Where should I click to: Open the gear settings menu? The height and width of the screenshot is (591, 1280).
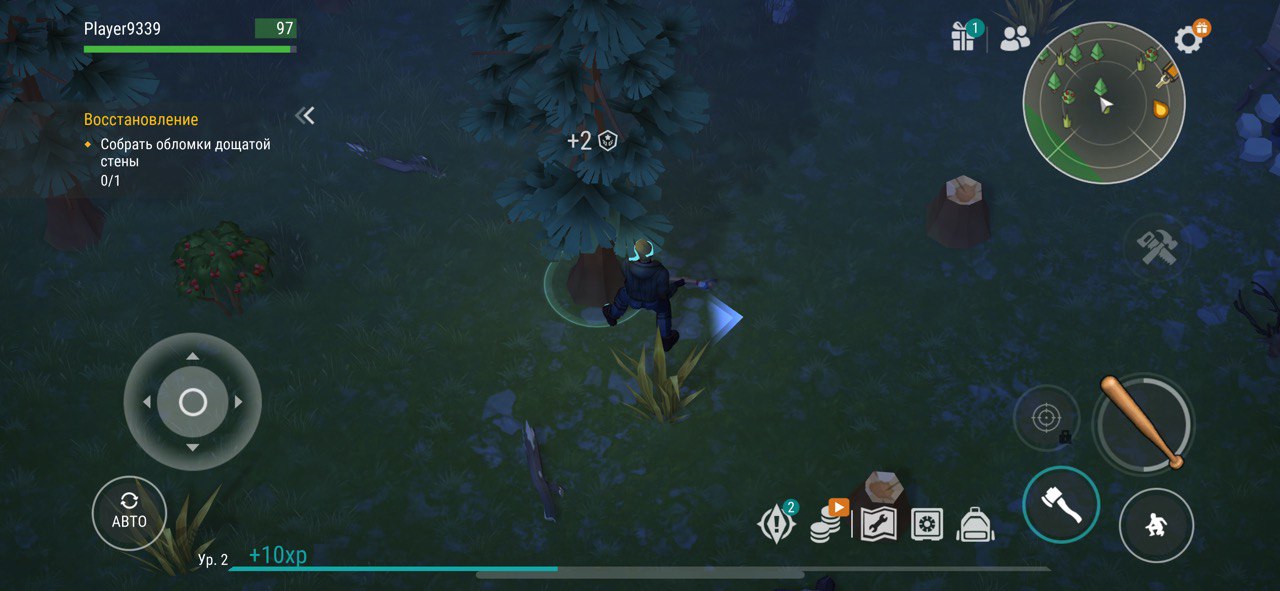click(1189, 38)
